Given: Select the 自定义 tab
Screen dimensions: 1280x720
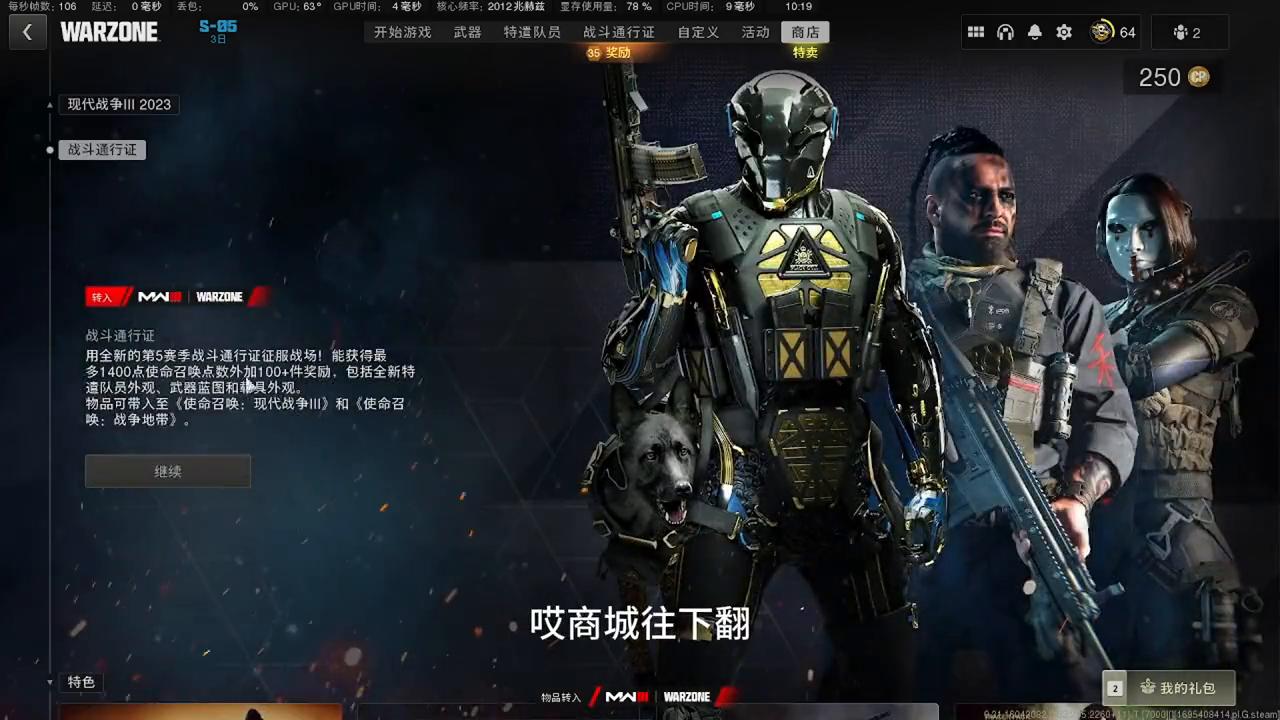Looking at the screenshot, I should coord(697,32).
